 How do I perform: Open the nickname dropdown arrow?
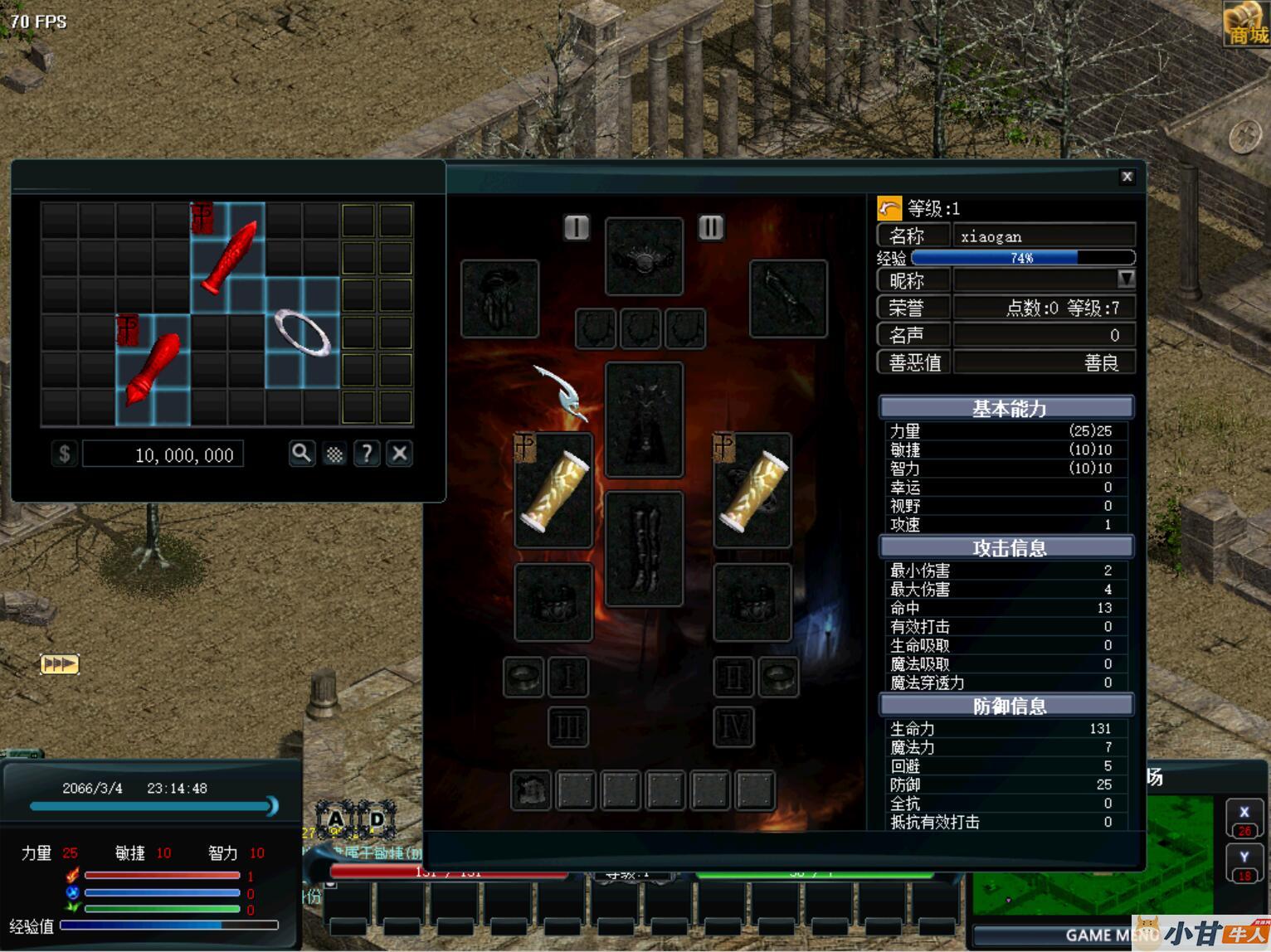pyautogui.click(x=1126, y=279)
